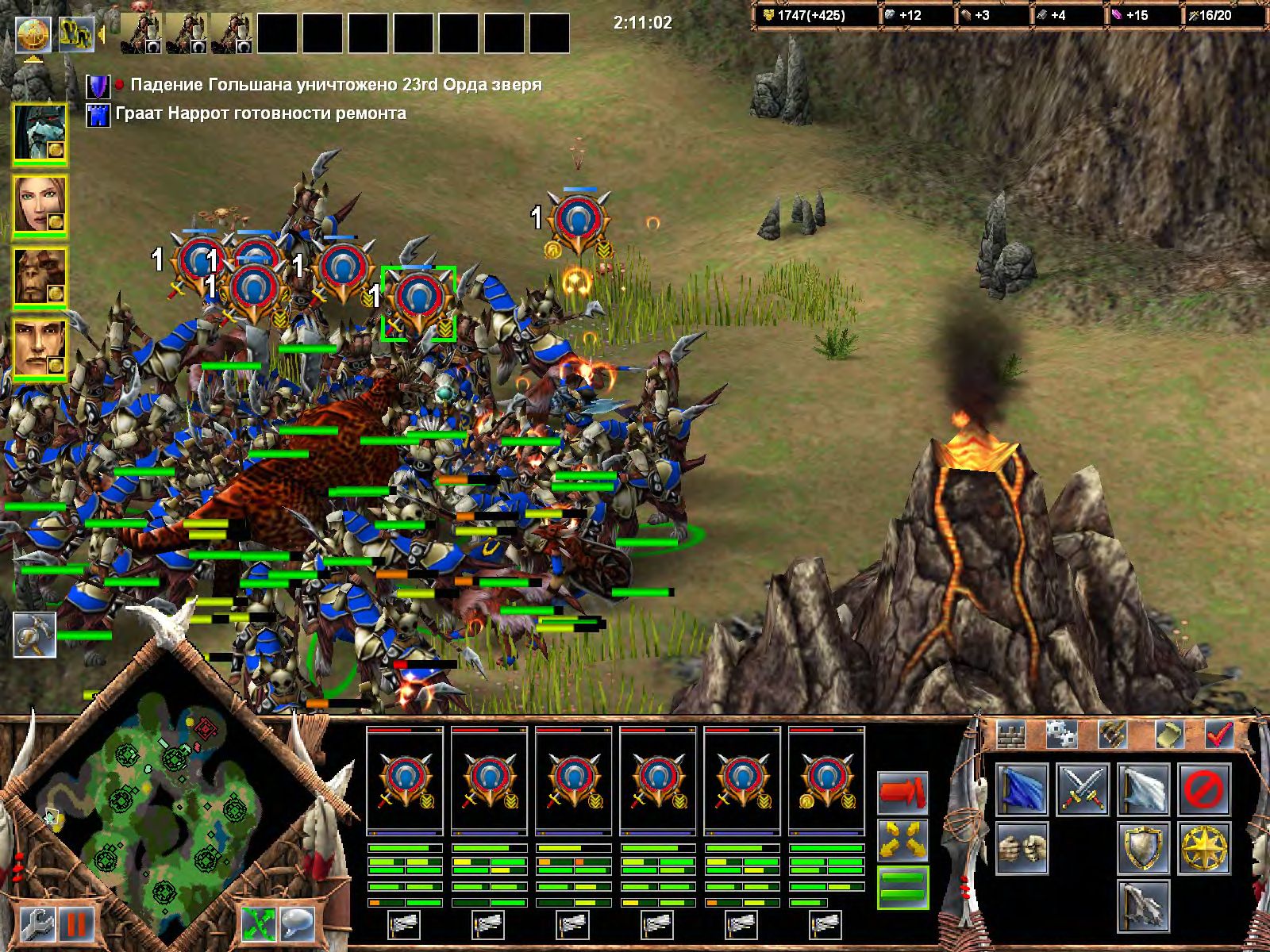Click the golden round emblem button top-left
The image size is (1270, 952).
(x=33, y=33)
